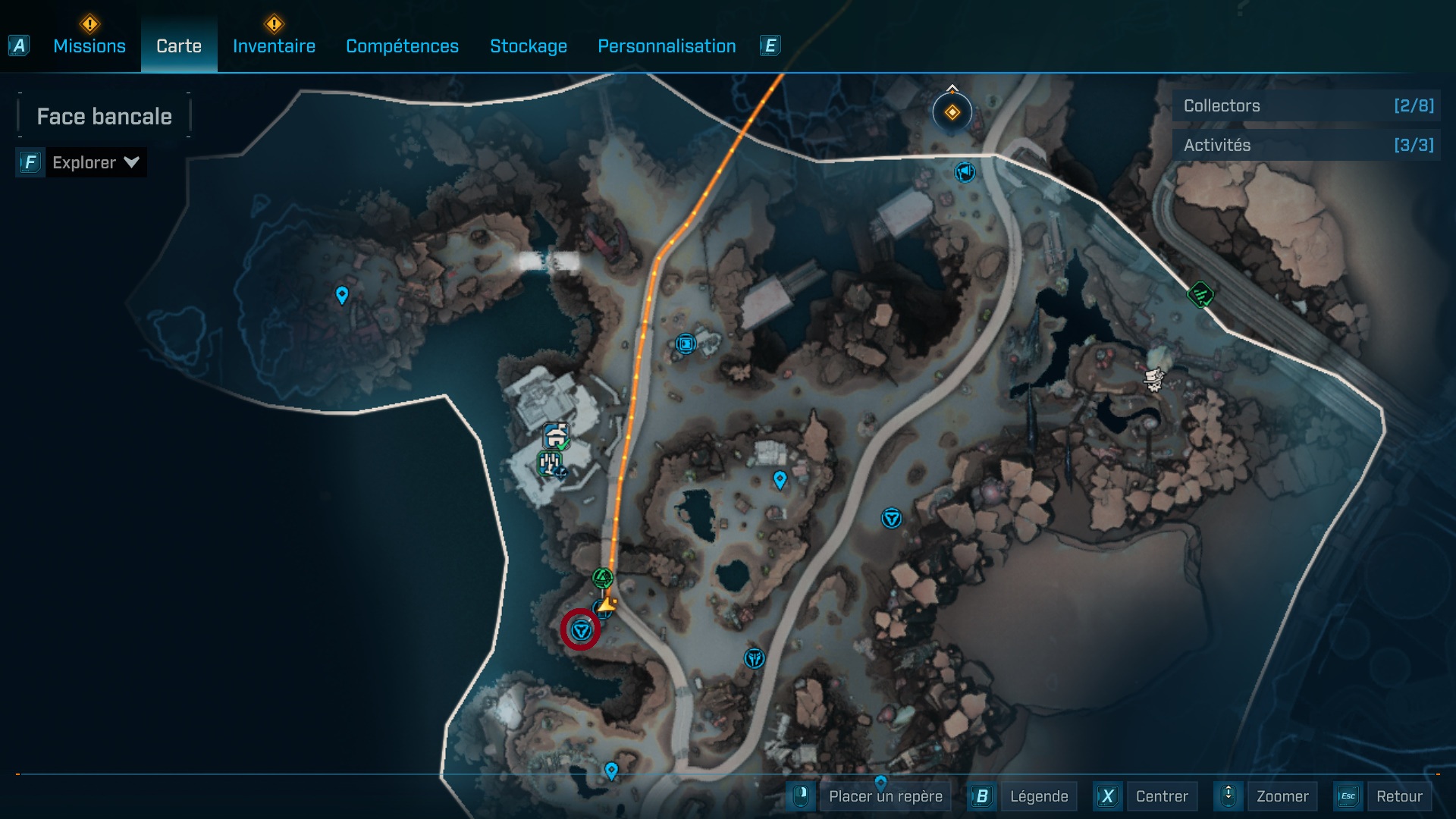Viewport: 1456px width, 819px height.
Task: Select the Compétences tab
Action: 402,46
